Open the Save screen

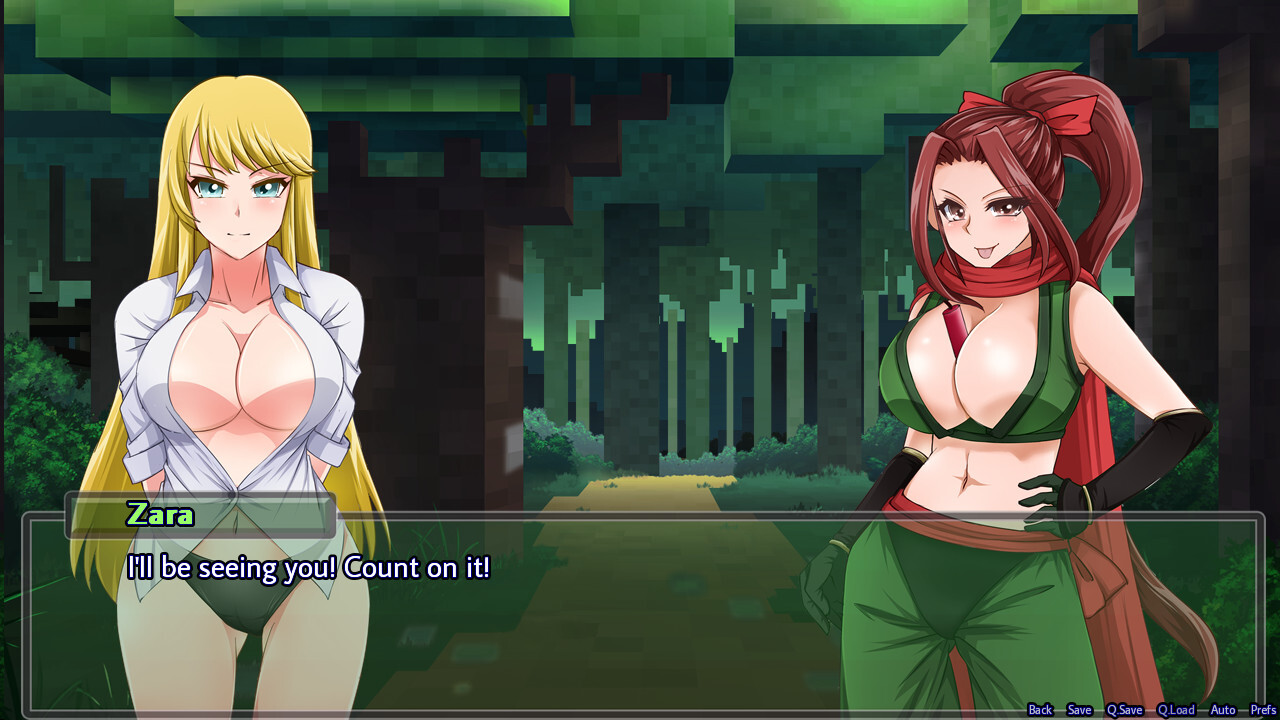1080,709
